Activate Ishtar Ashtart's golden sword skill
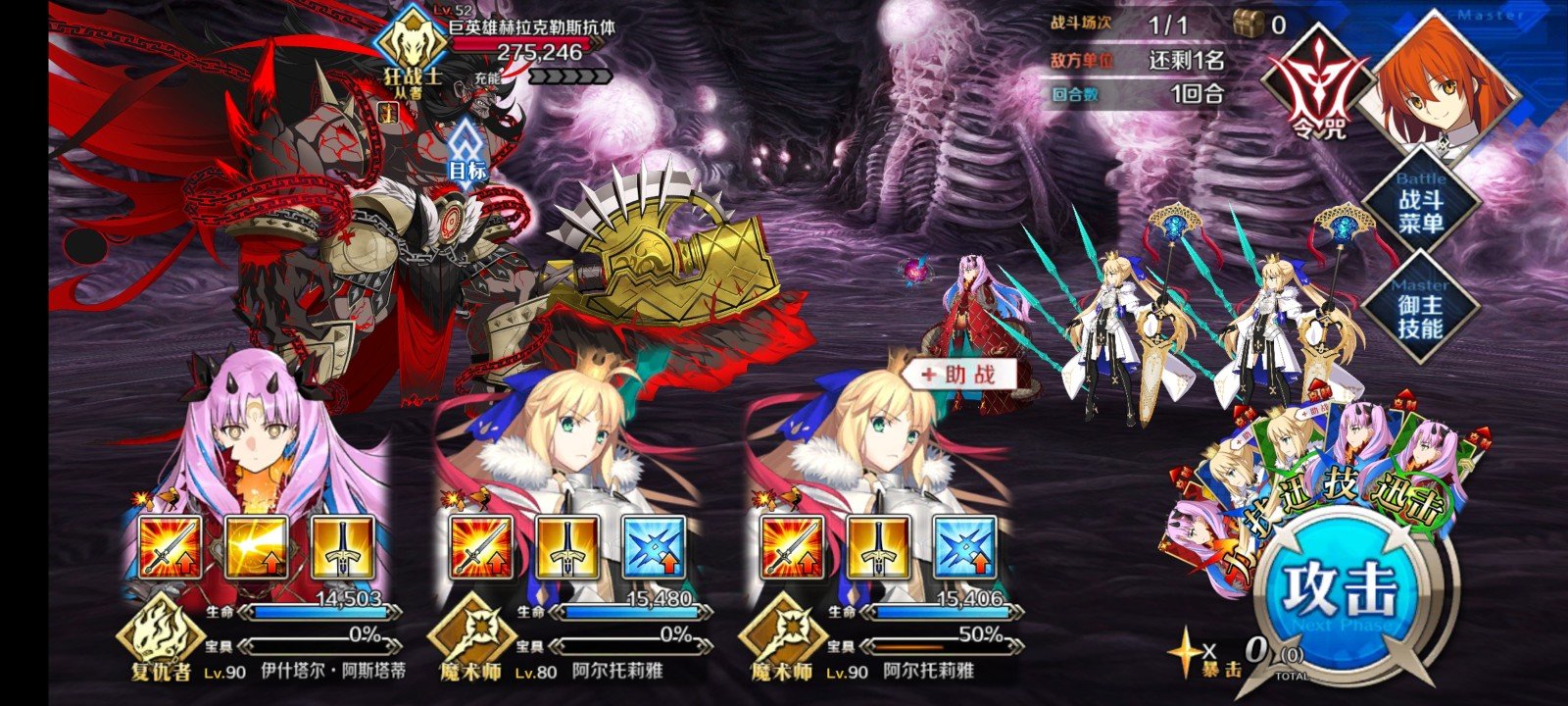 pos(342,546)
